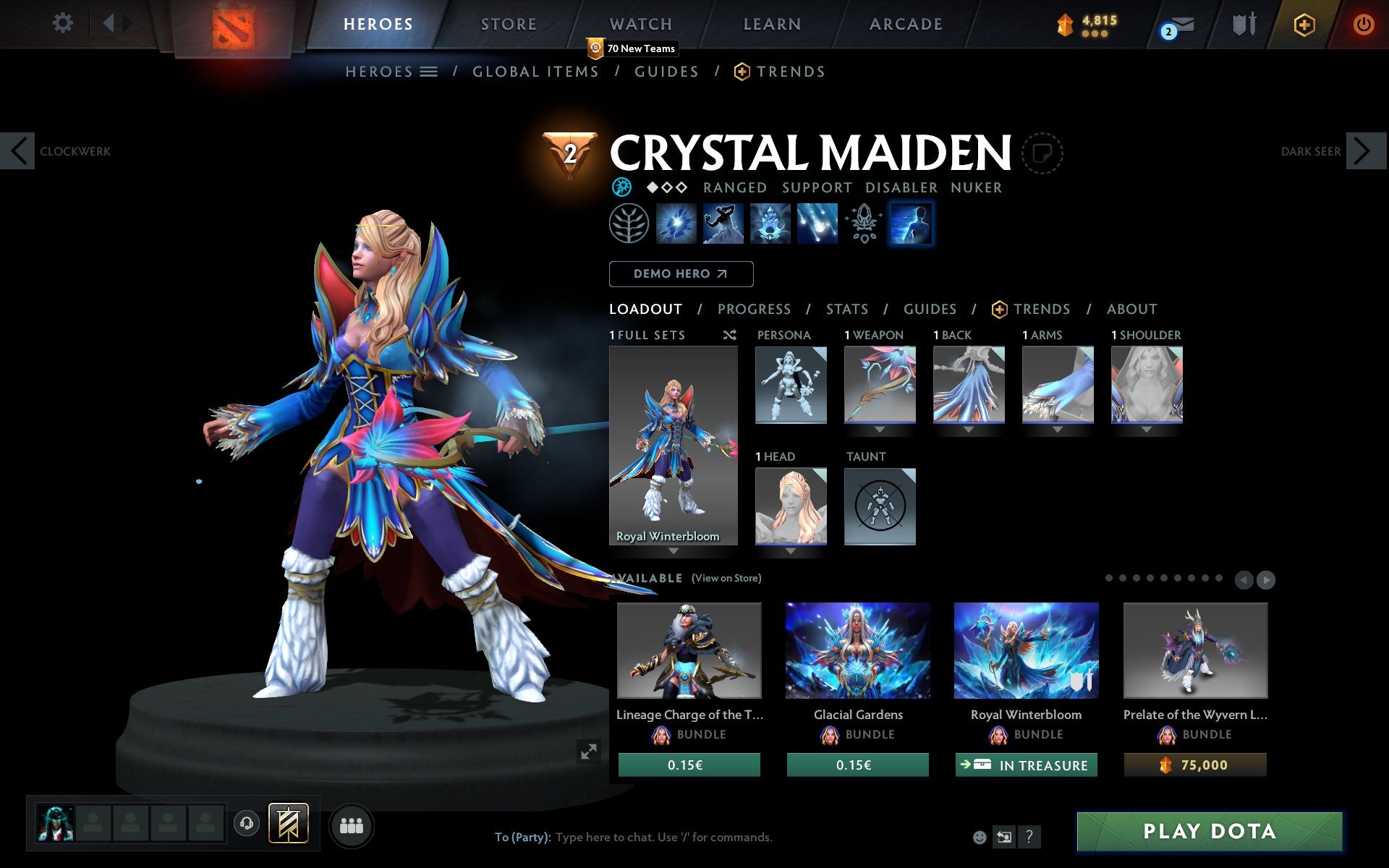Click the hero water element icon below Crystal Maiden
This screenshot has height=868, width=1389.
tap(621, 187)
